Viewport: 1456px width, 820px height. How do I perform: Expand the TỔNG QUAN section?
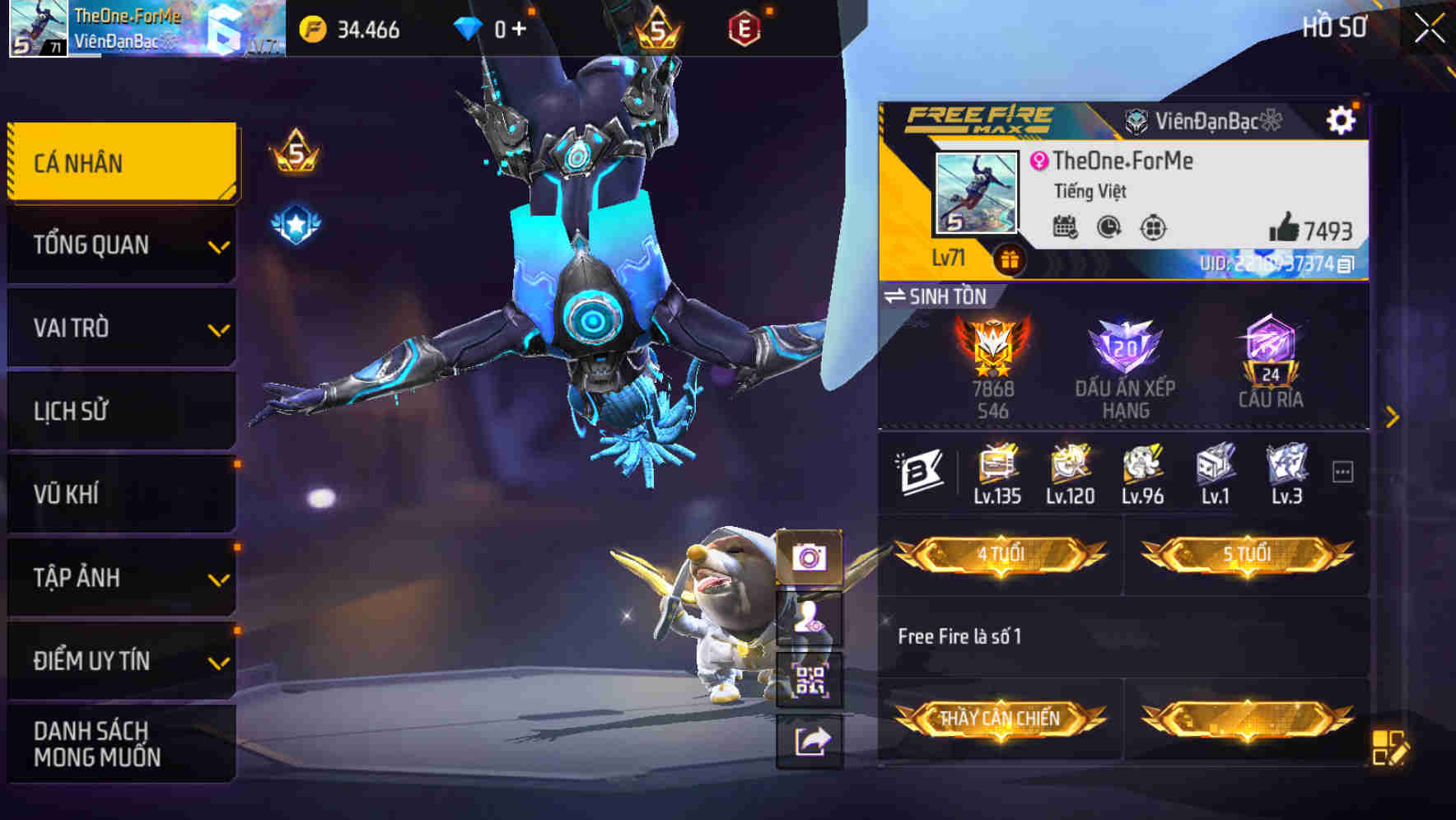coord(120,245)
